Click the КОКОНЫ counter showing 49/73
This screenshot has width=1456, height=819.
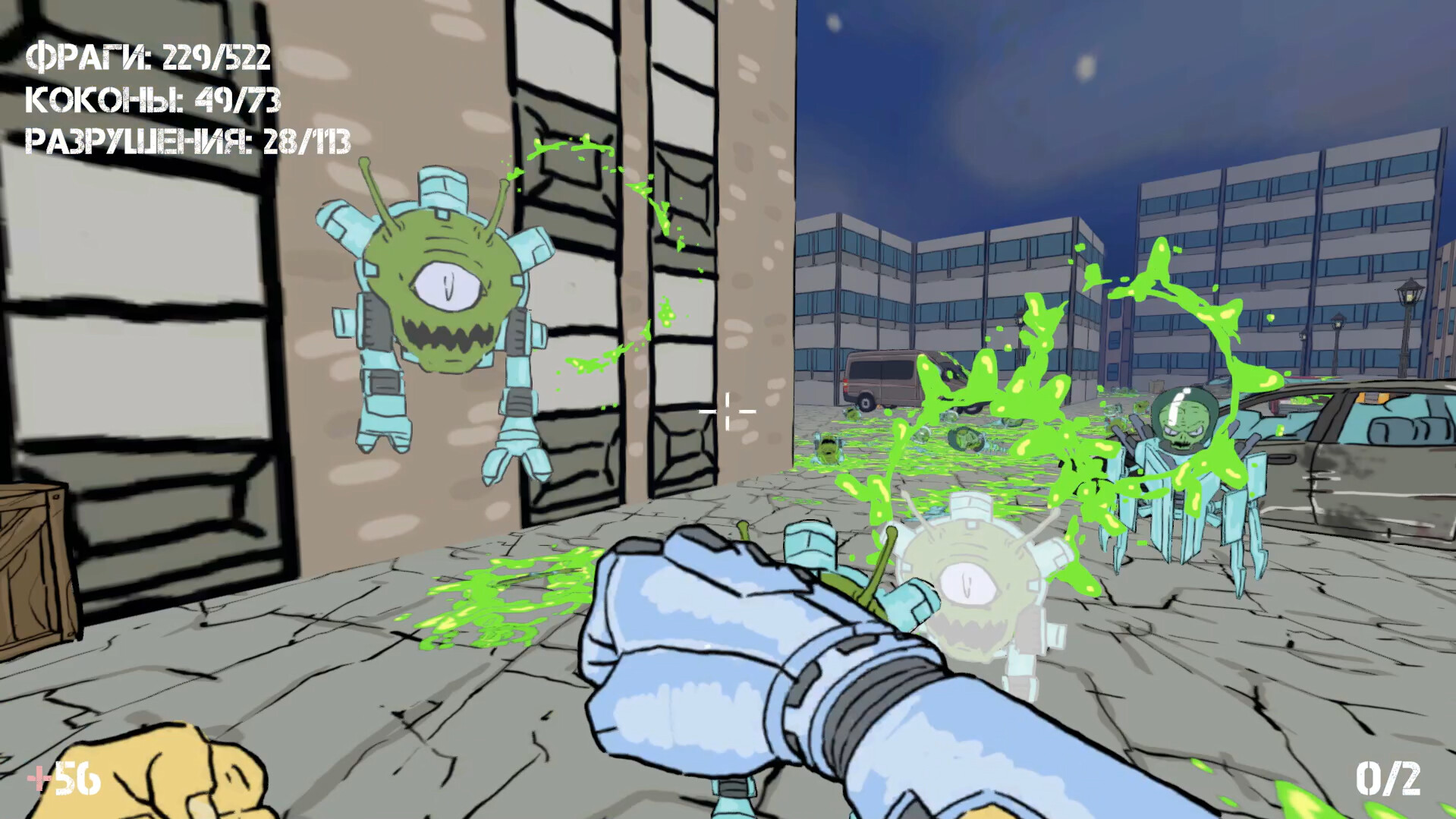(152, 100)
